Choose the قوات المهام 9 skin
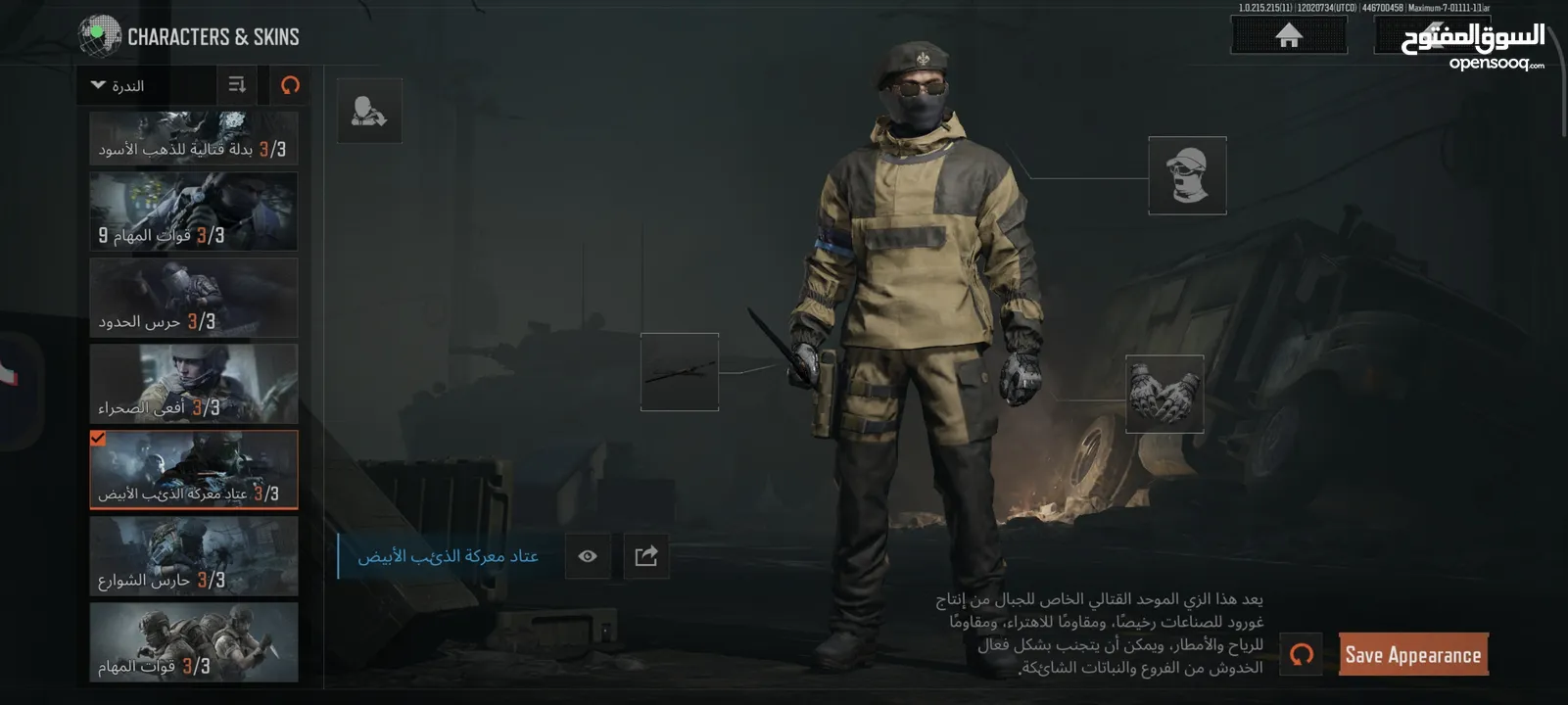Screen dimensions: 1568x705 [193, 211]
